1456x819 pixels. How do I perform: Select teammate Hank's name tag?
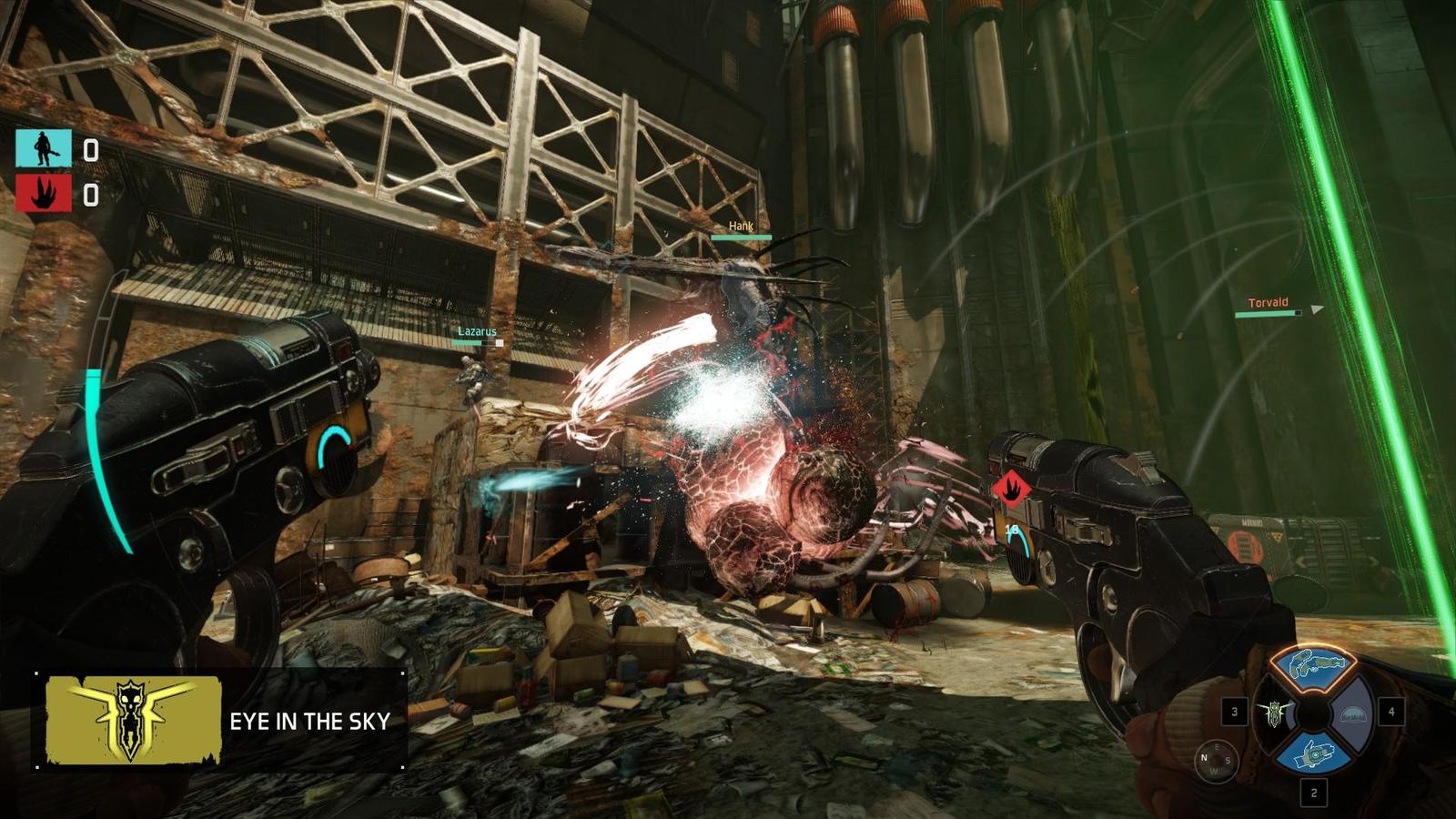pos(741,227)
